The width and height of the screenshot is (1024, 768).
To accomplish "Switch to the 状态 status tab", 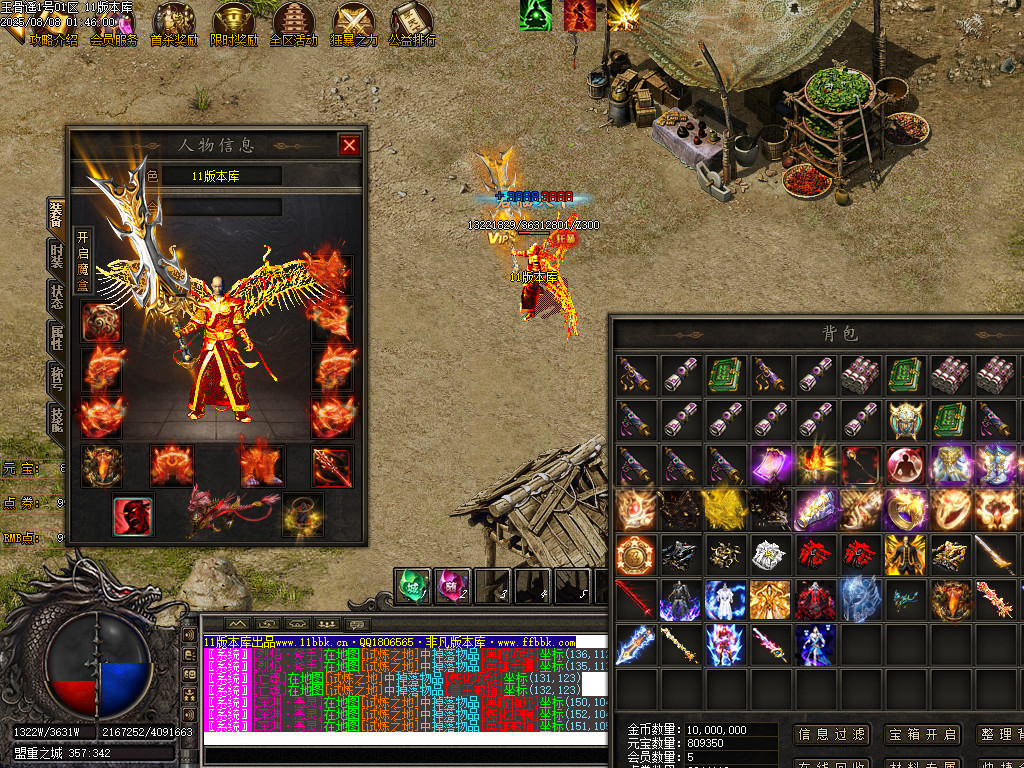I will 56,297.
